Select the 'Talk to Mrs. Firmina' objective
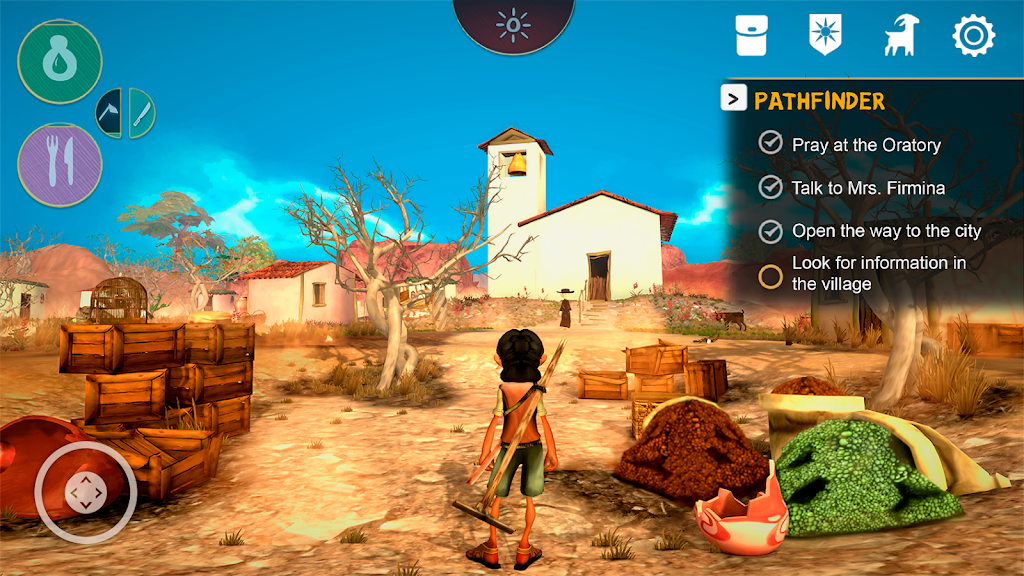Image resolution: width=1024 pixels, height=576 pixels. click(868, 188)
